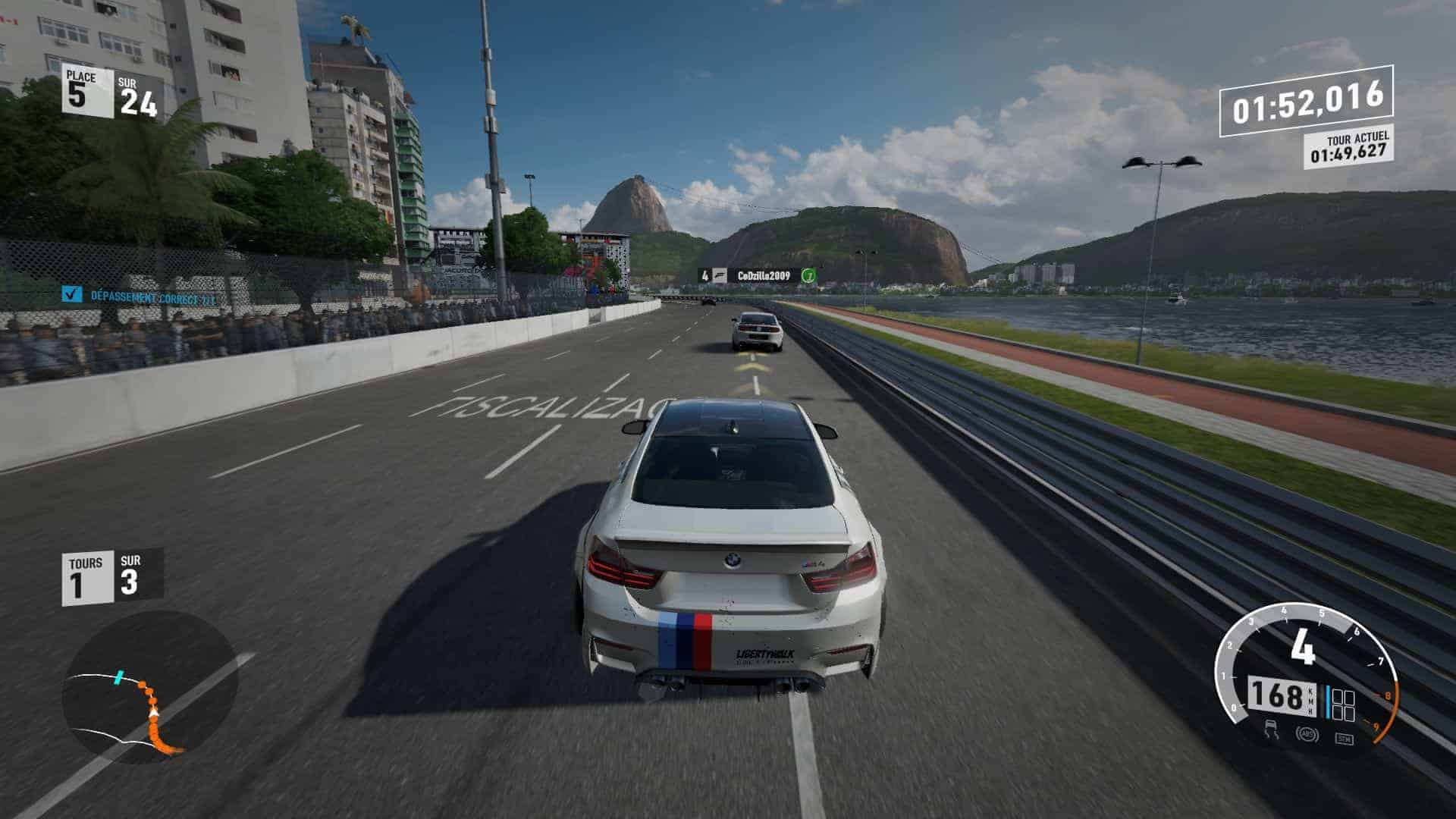Image resolution: width=1456 pixels, height=819 pixels.
Task: Click the circular track minimap
Action: (x=149, y=686)
